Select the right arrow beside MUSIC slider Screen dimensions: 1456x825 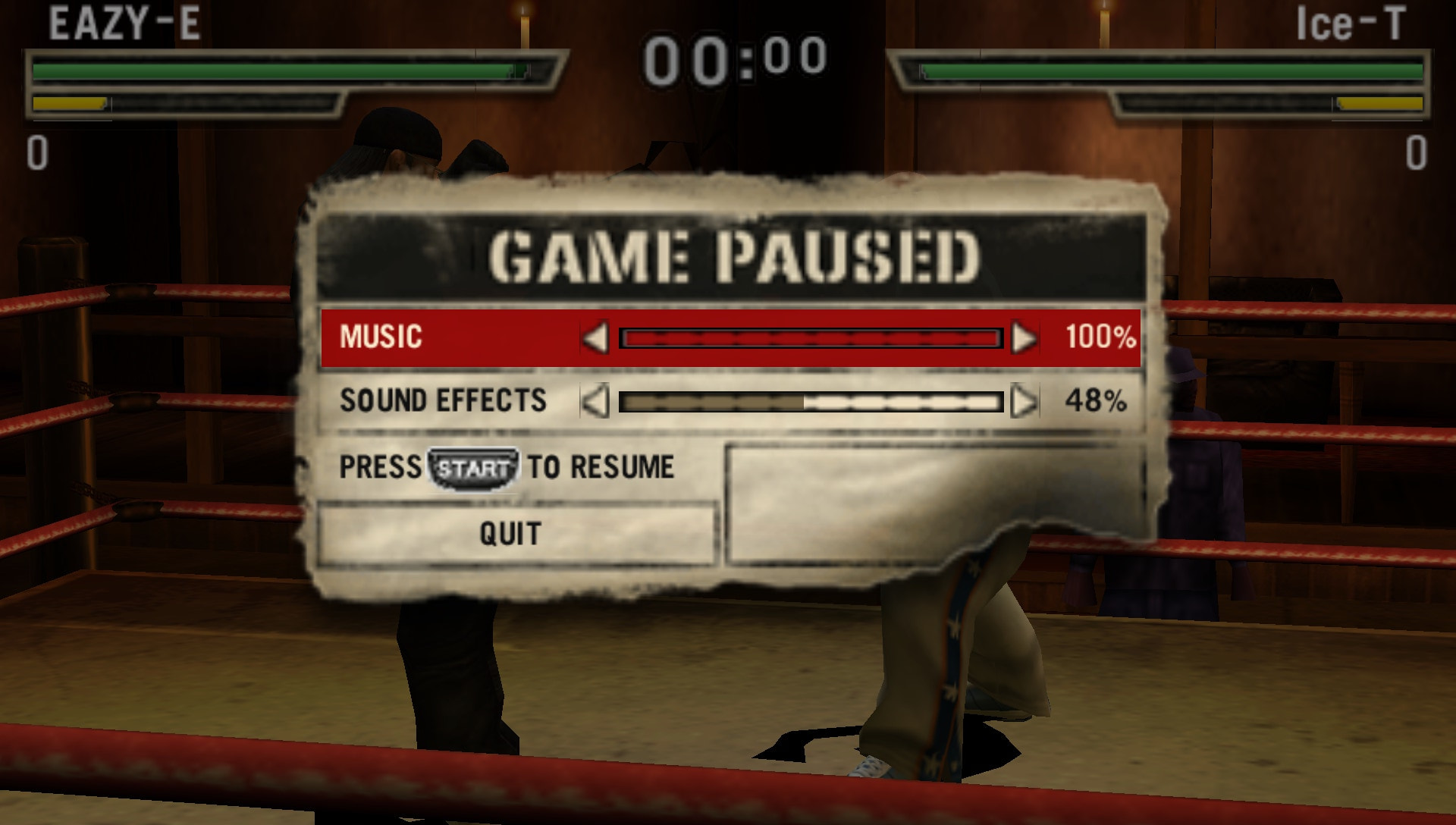tap(1025, 340)
